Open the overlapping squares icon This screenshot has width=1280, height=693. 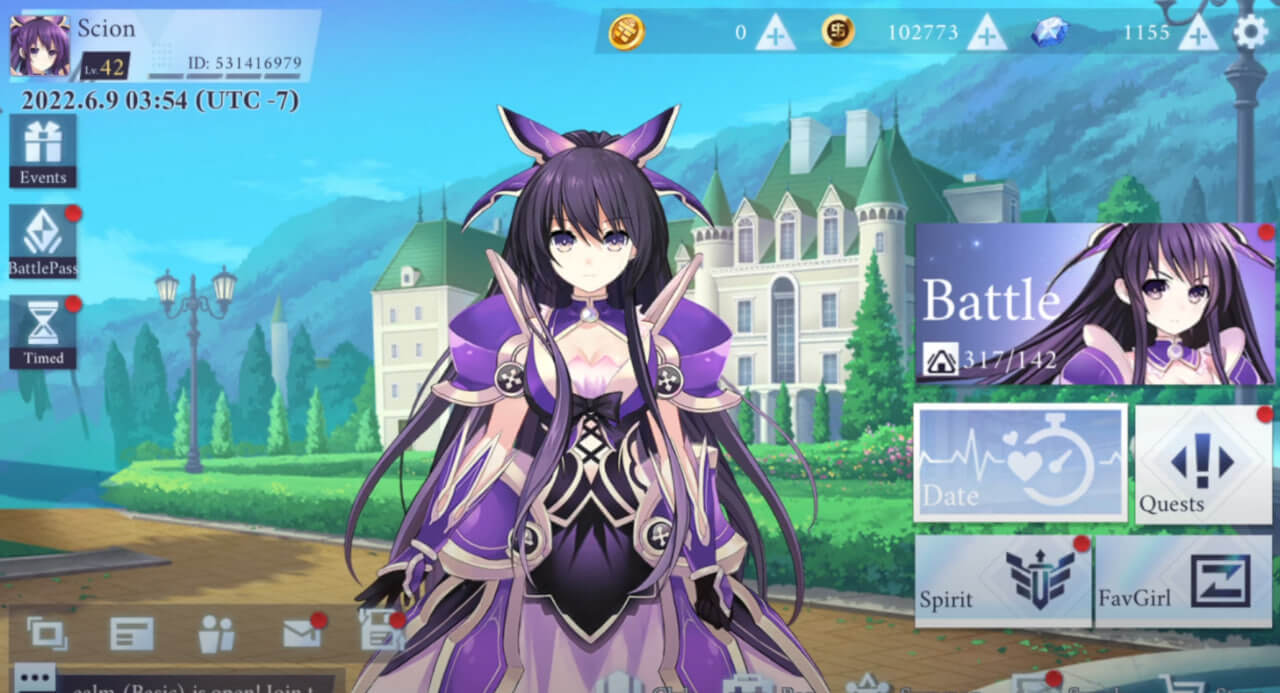coord(47,632)
